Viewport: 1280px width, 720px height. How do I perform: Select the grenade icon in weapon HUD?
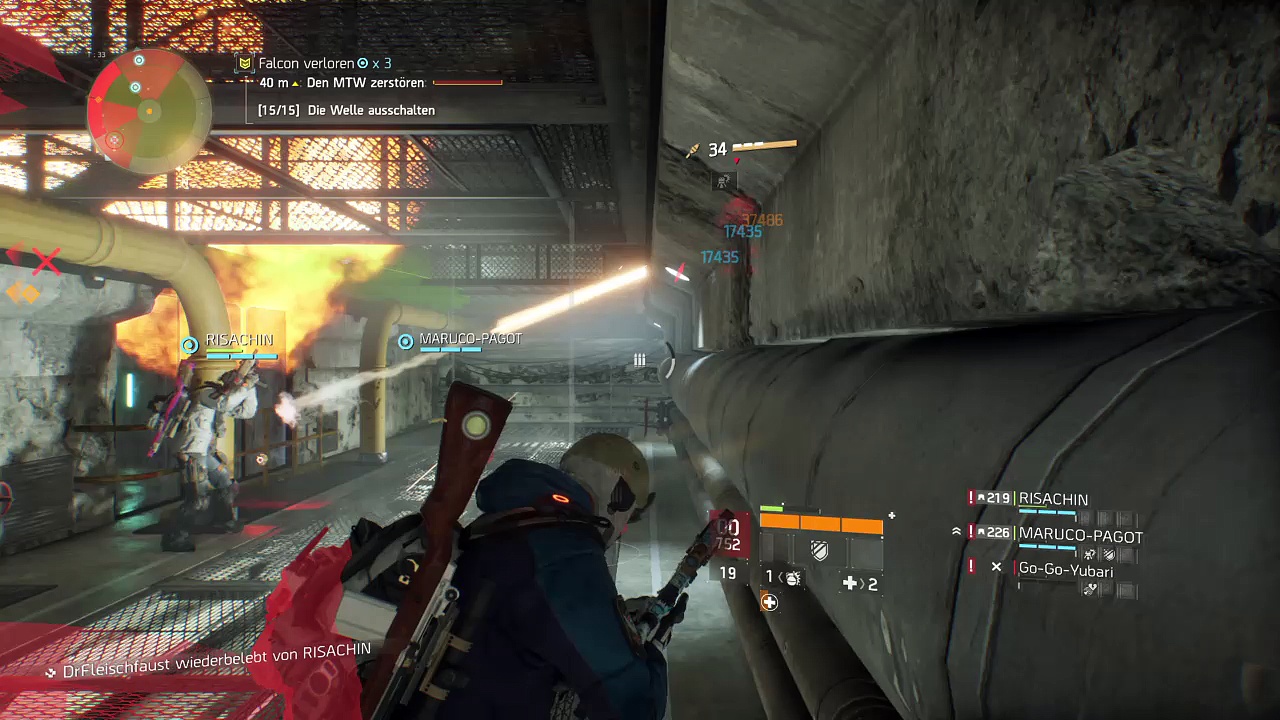(791, 578)
